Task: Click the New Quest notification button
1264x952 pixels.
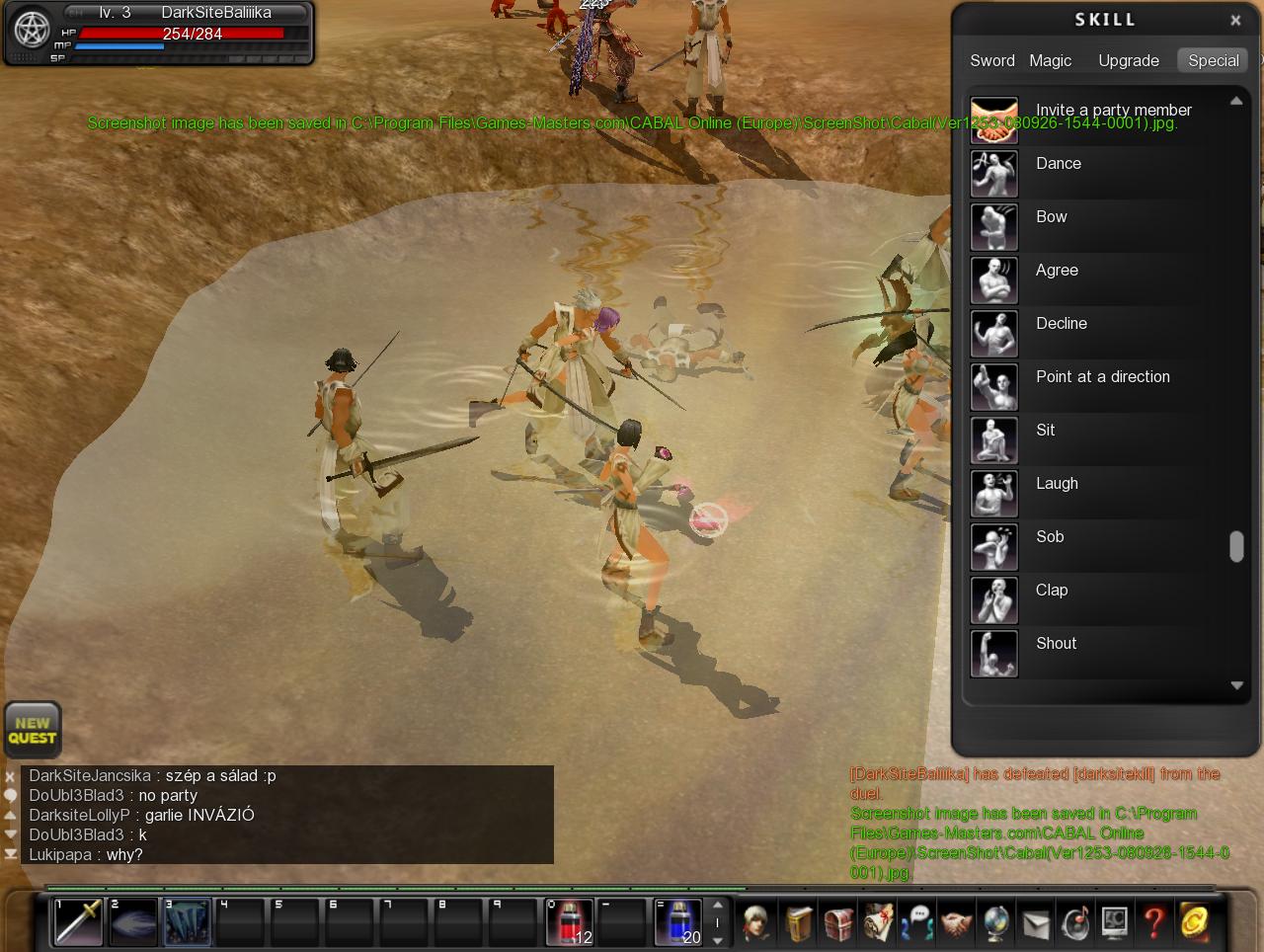Action: click(33, 731)
